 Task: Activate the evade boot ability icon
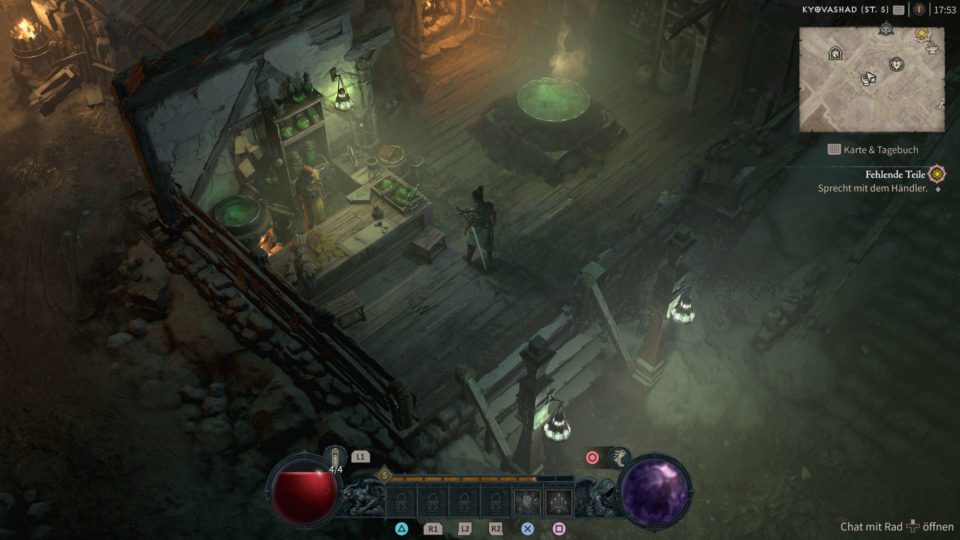pyautogui.click(x=618, y=457)
